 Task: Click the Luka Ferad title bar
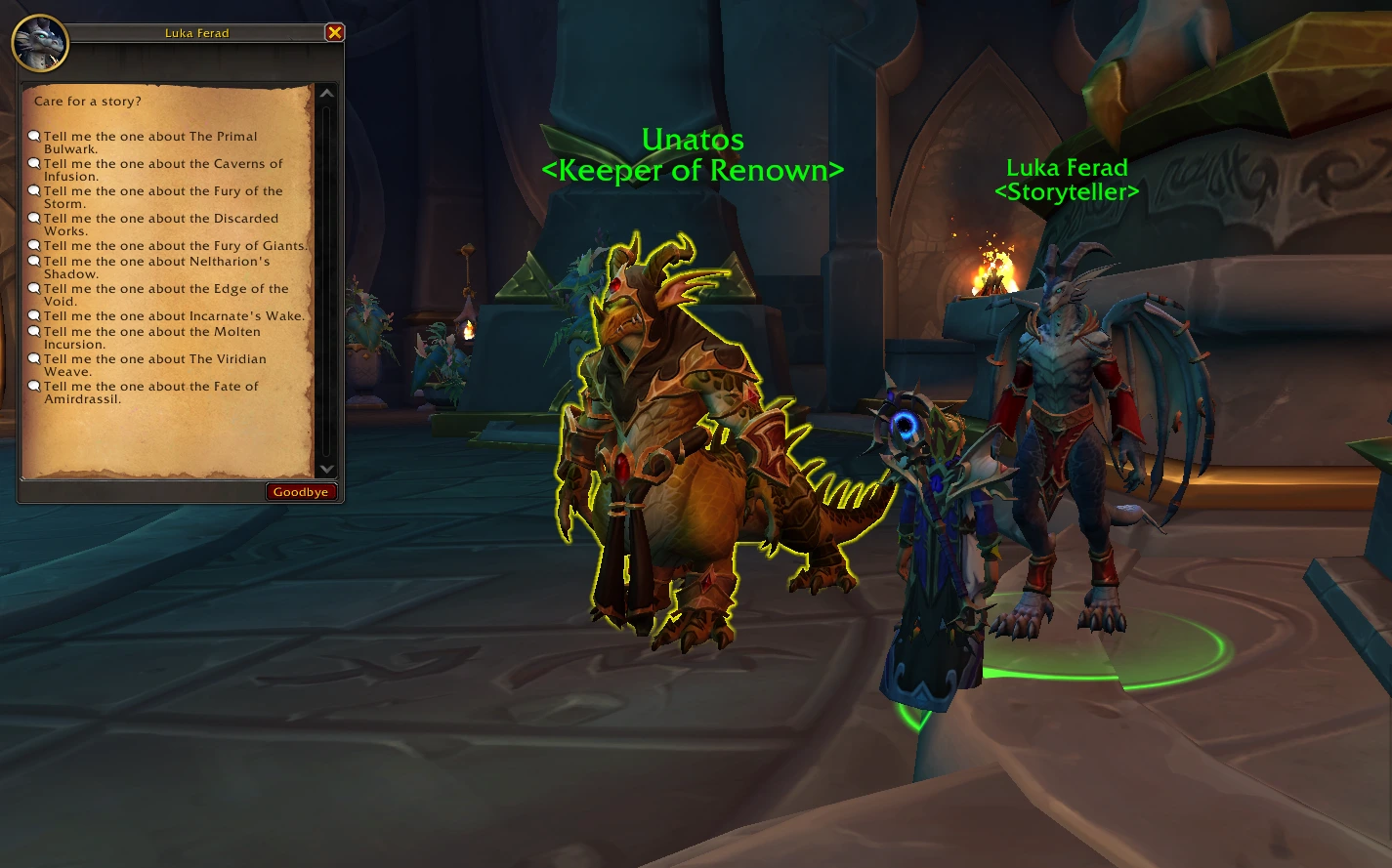(x=195, y=32)
